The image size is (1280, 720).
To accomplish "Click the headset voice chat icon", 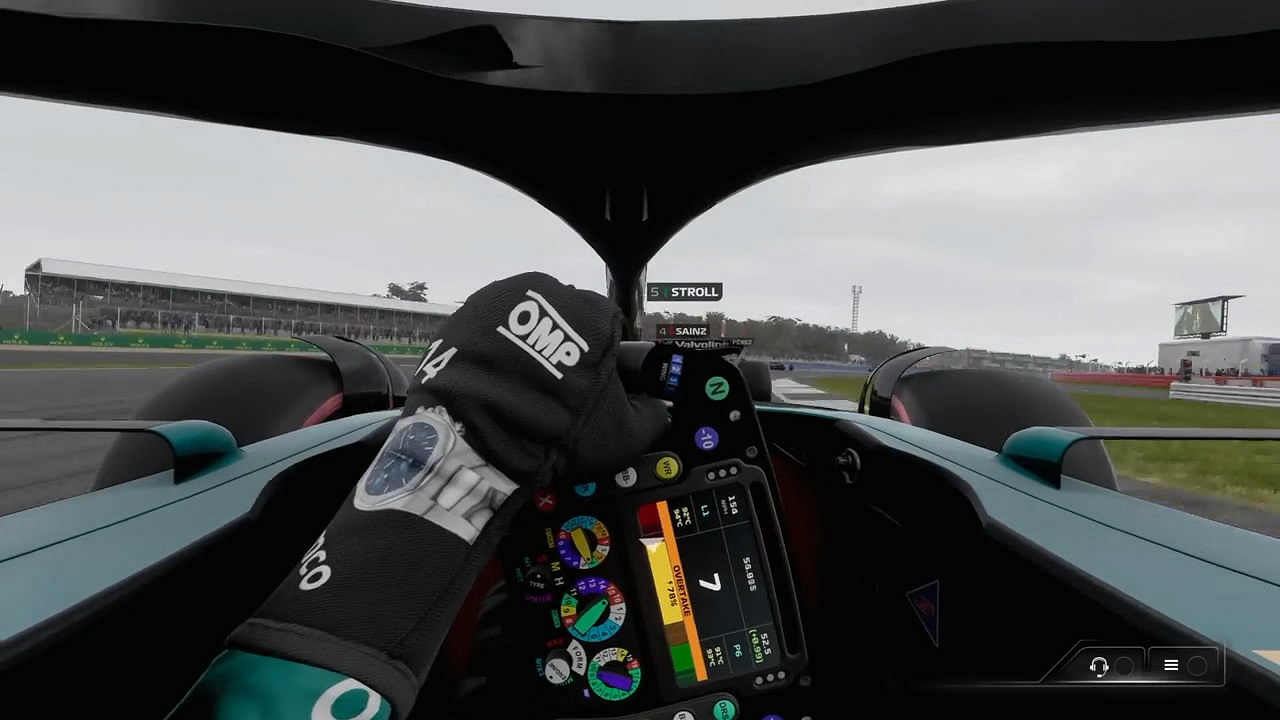I will [1099, 666].
